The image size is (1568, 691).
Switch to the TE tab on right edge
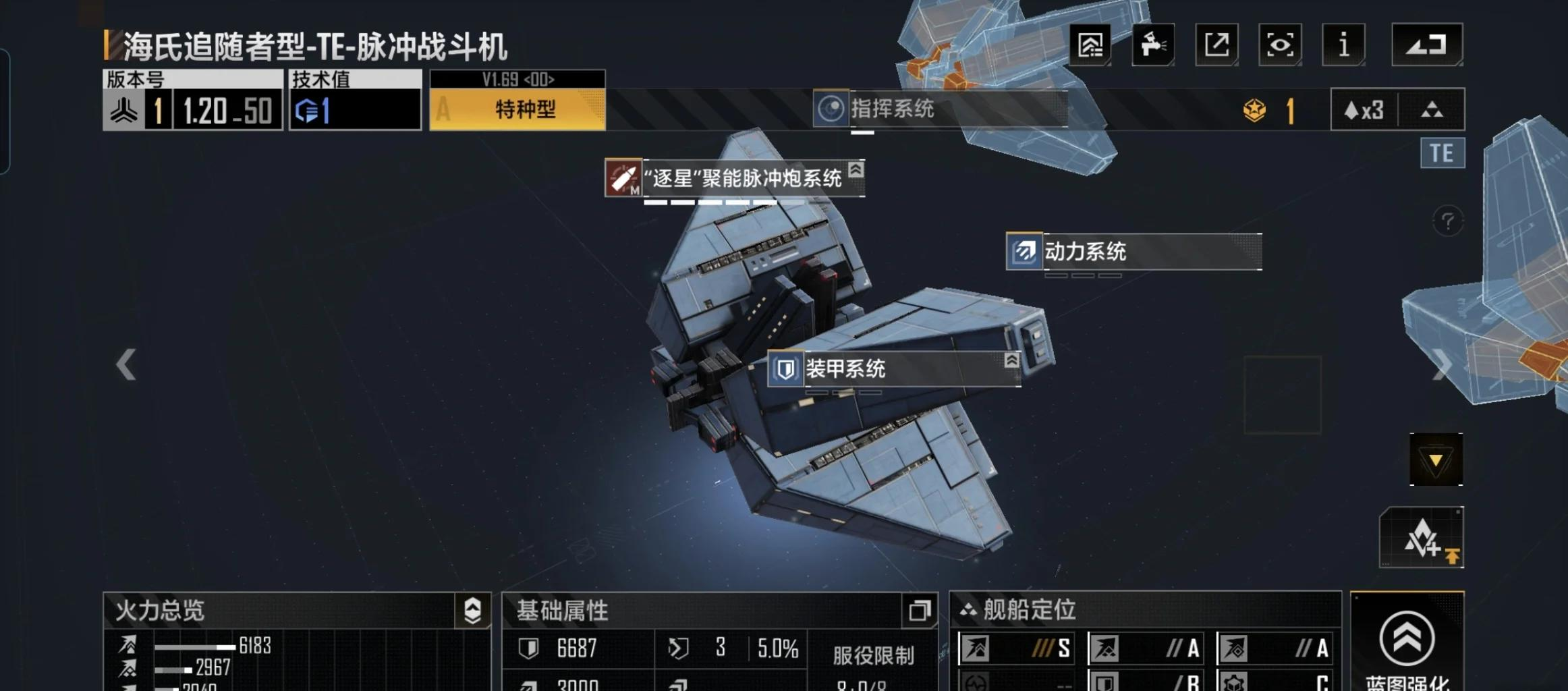1443,153
